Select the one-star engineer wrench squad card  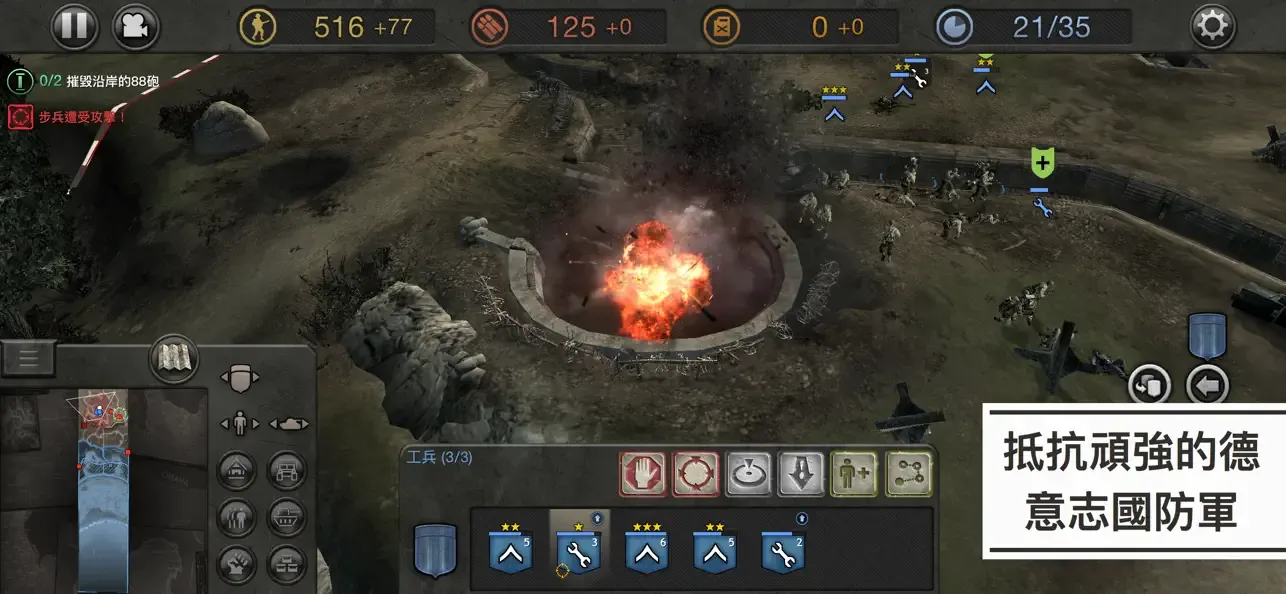coord(578,549)
